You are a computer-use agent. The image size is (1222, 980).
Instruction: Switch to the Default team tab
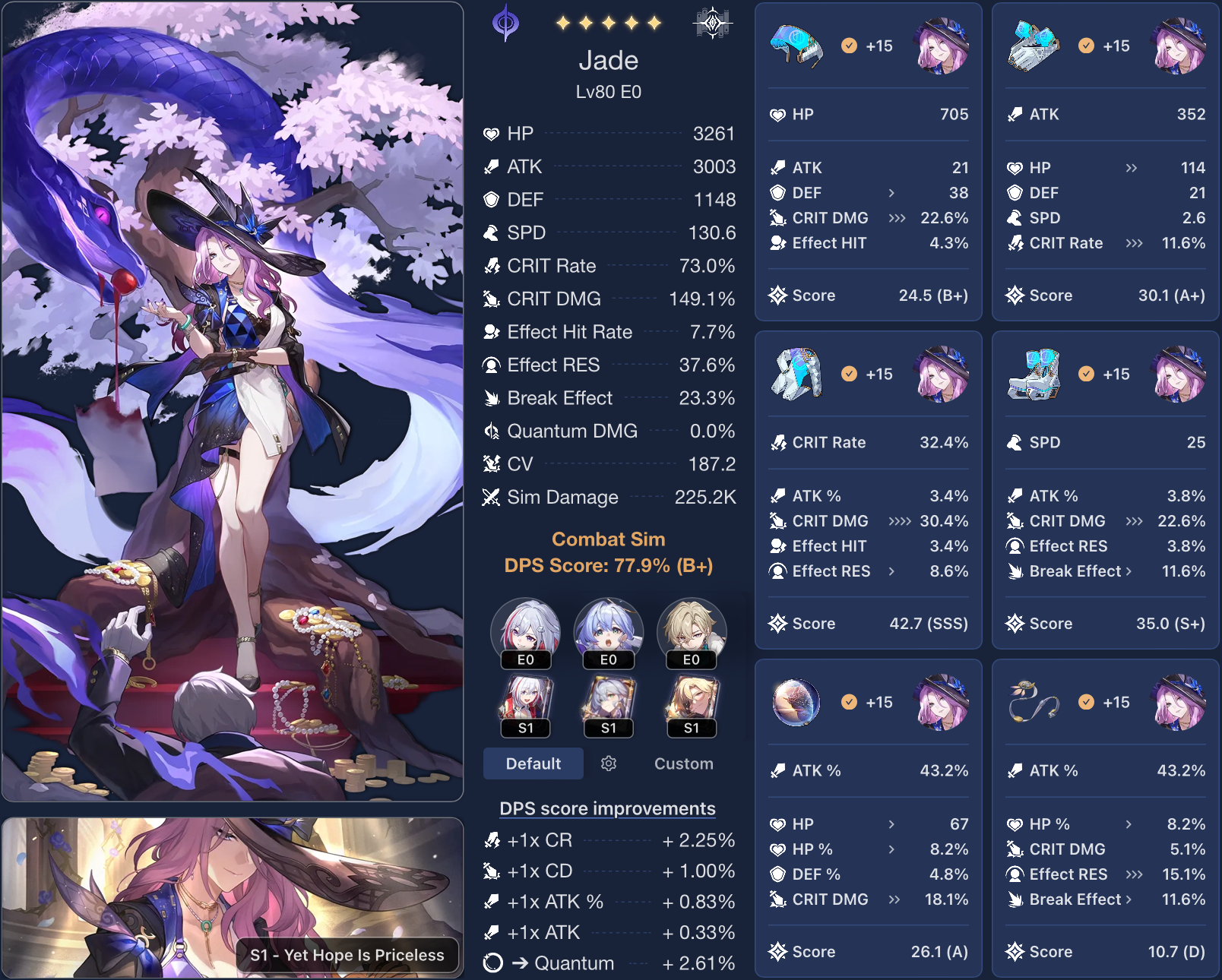[x=533, y=763]
